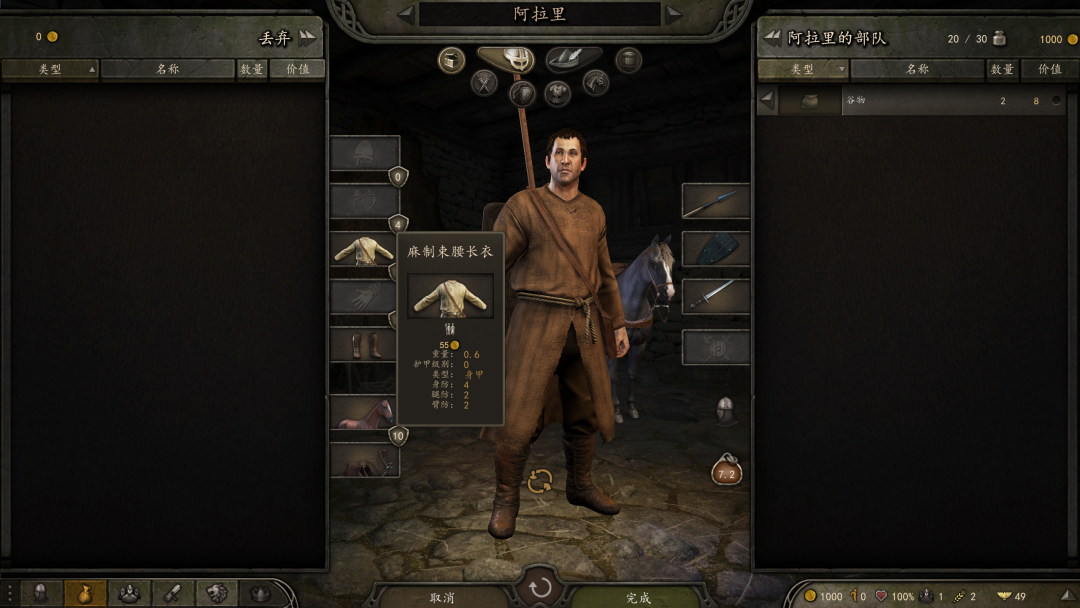Switch to previous character with left arrow

coord(405,14)
